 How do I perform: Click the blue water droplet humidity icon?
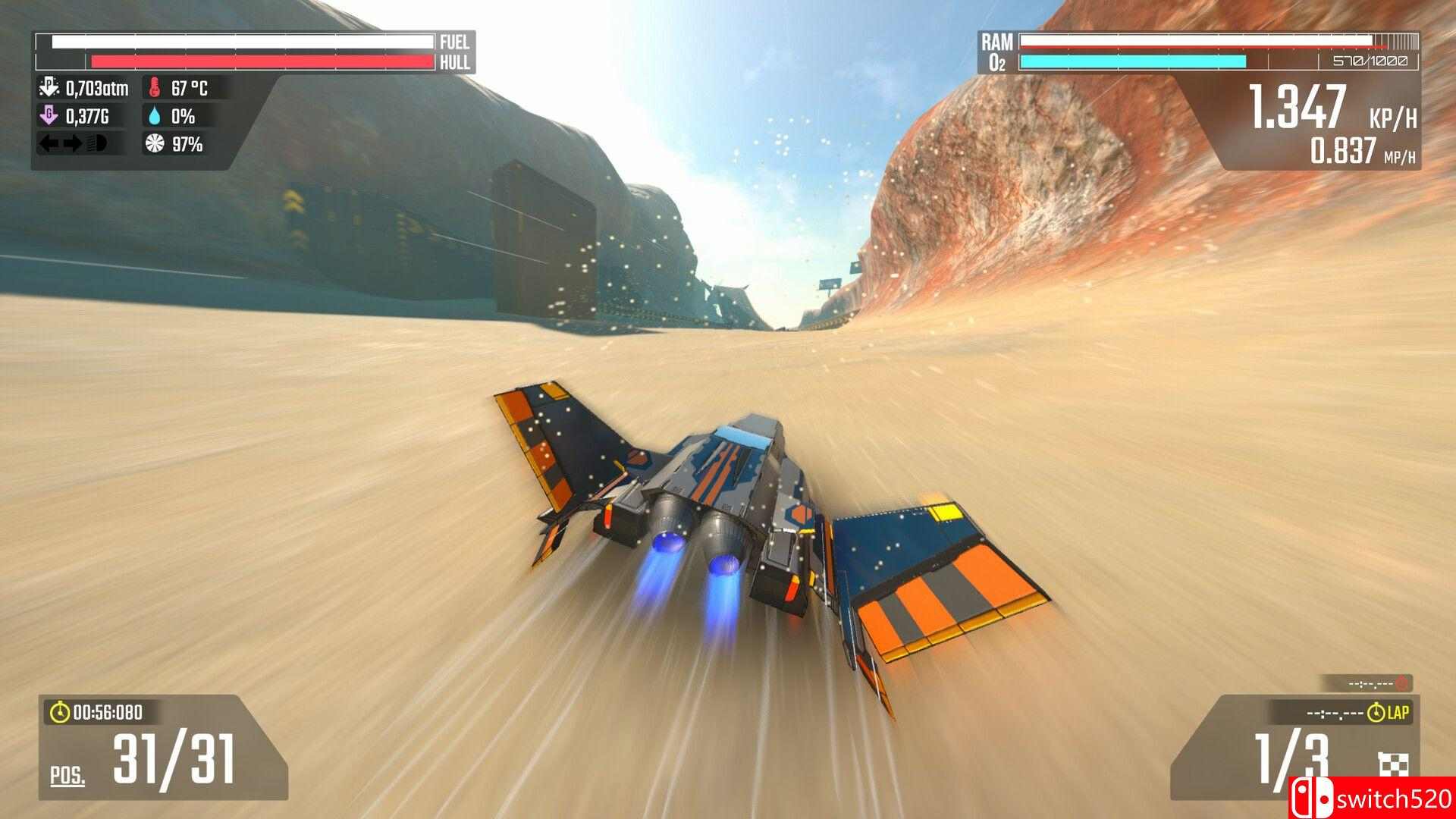(154, 116)
